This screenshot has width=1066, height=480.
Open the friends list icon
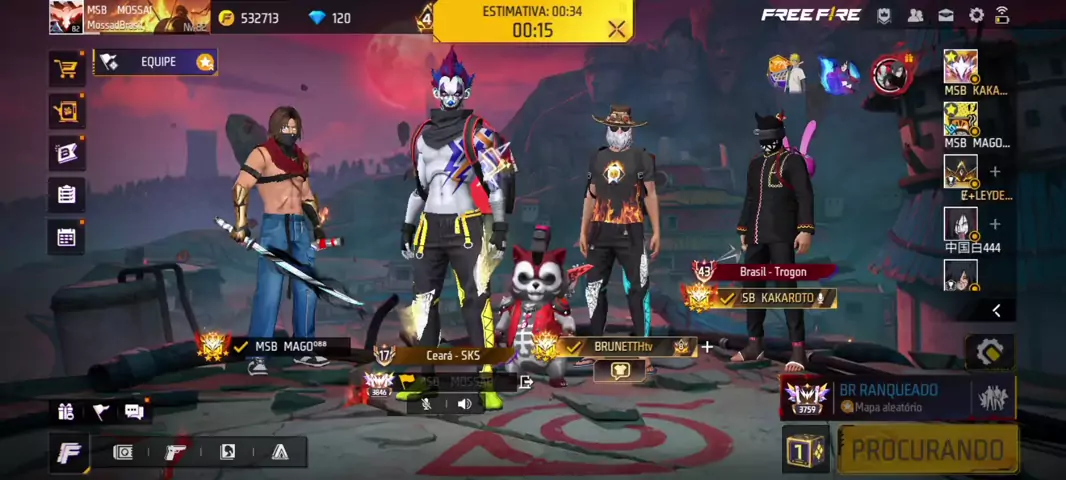(915, 15)
